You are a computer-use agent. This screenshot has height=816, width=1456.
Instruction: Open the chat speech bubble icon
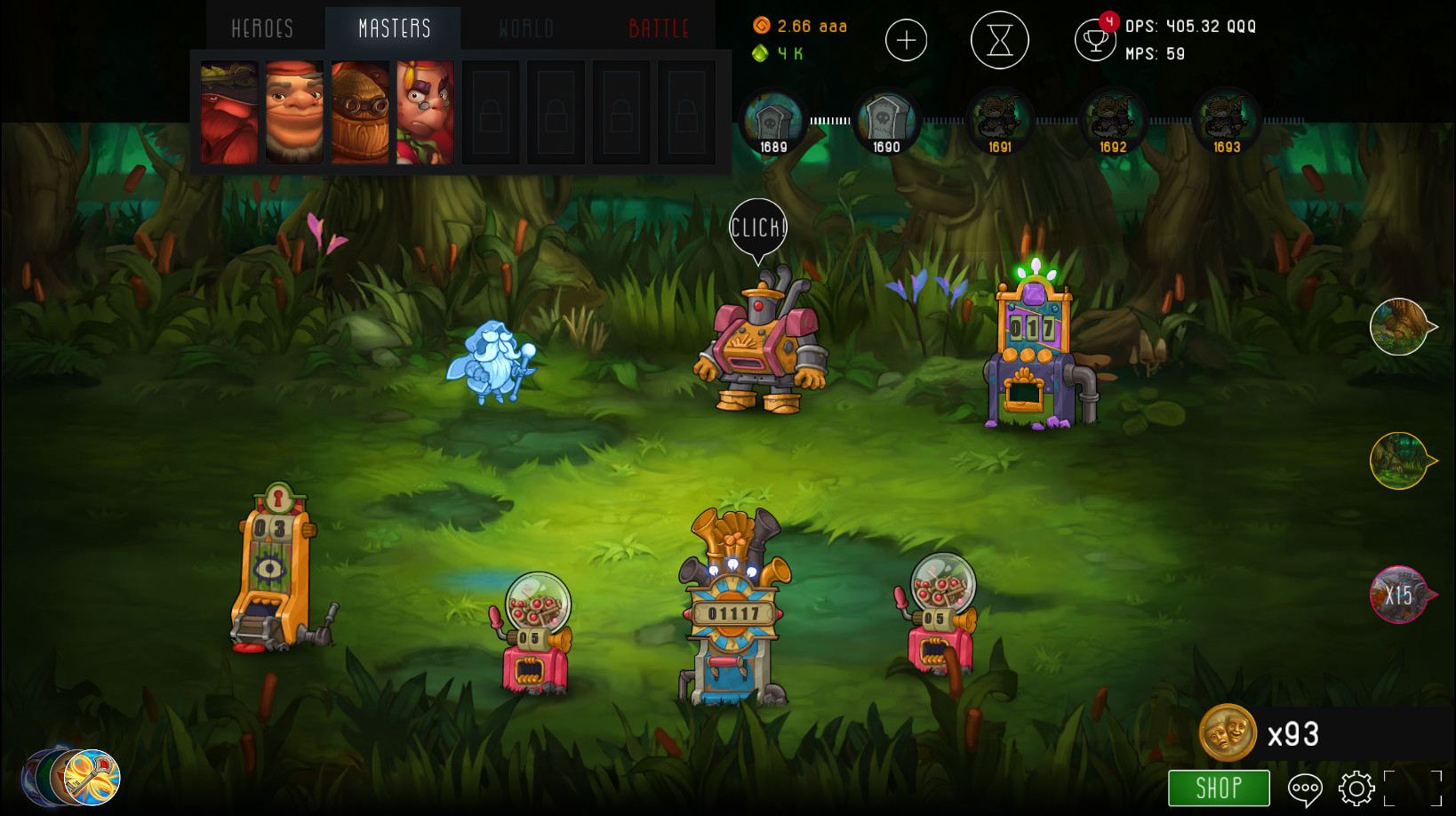coord(1306,788)
